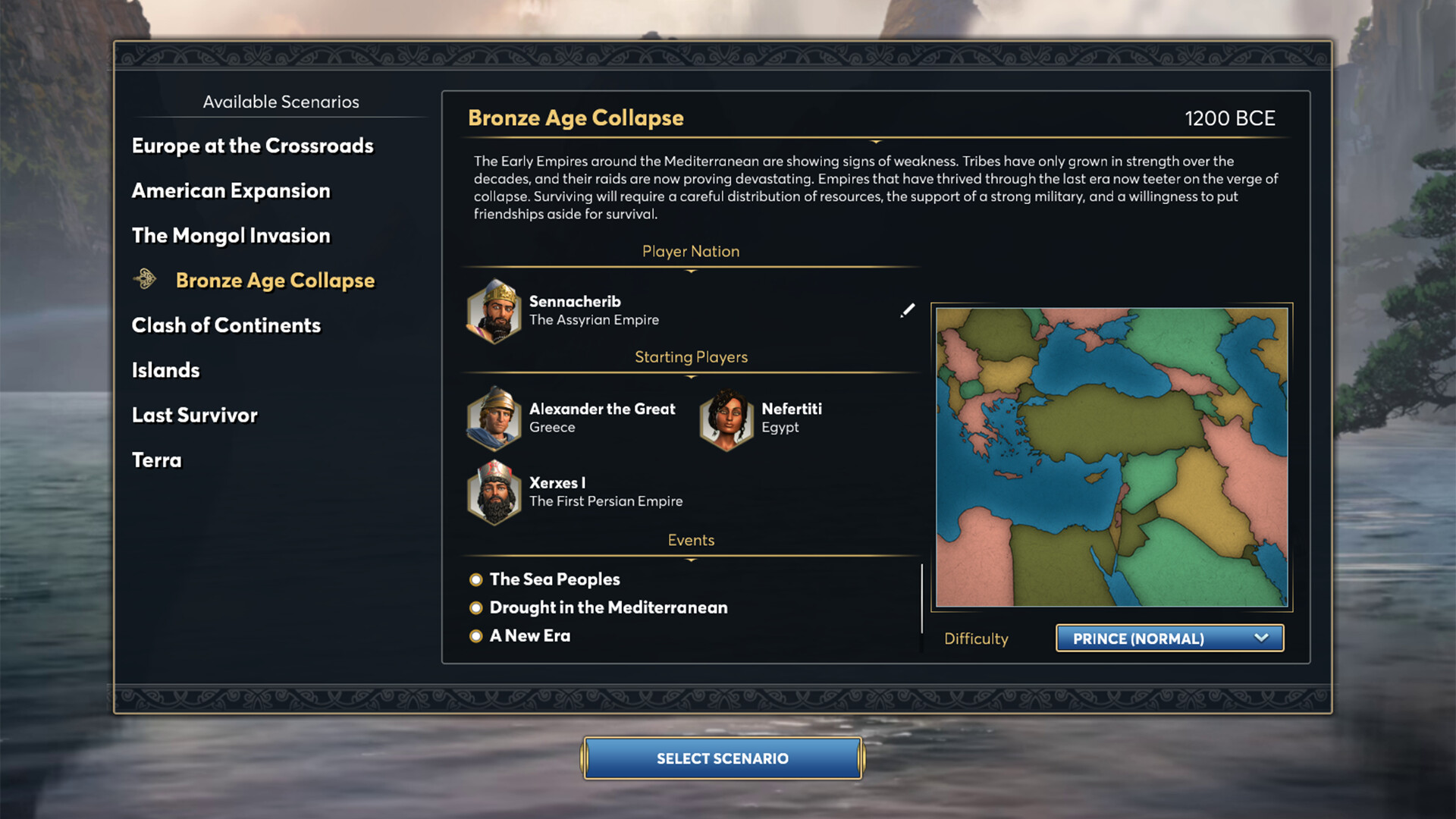The image size is (1456, 819).
Task: Select the Europe at the Crossroads scenario
Action: [252, 146]
